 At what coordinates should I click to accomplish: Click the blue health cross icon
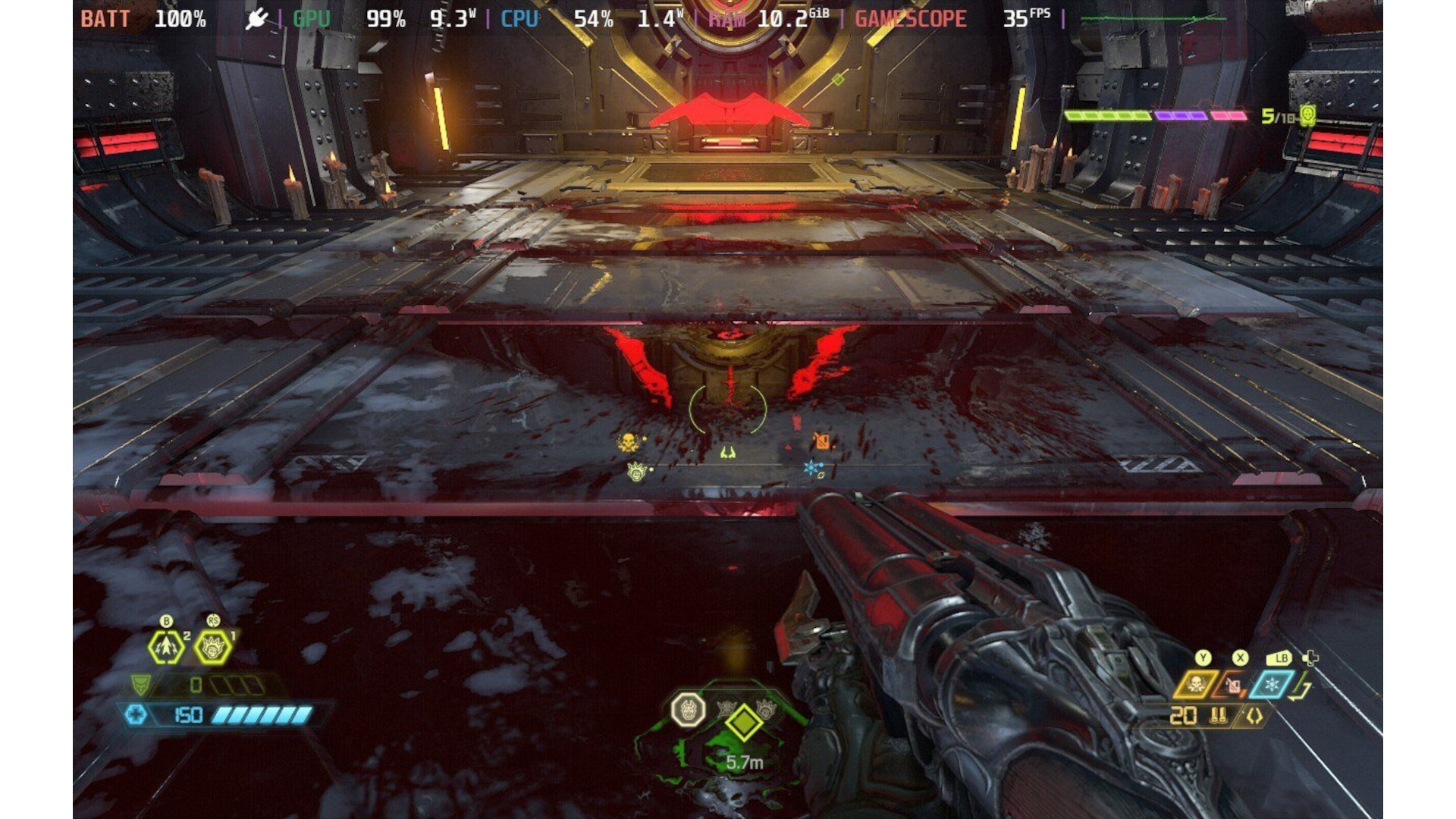click(x=136, y=714)
